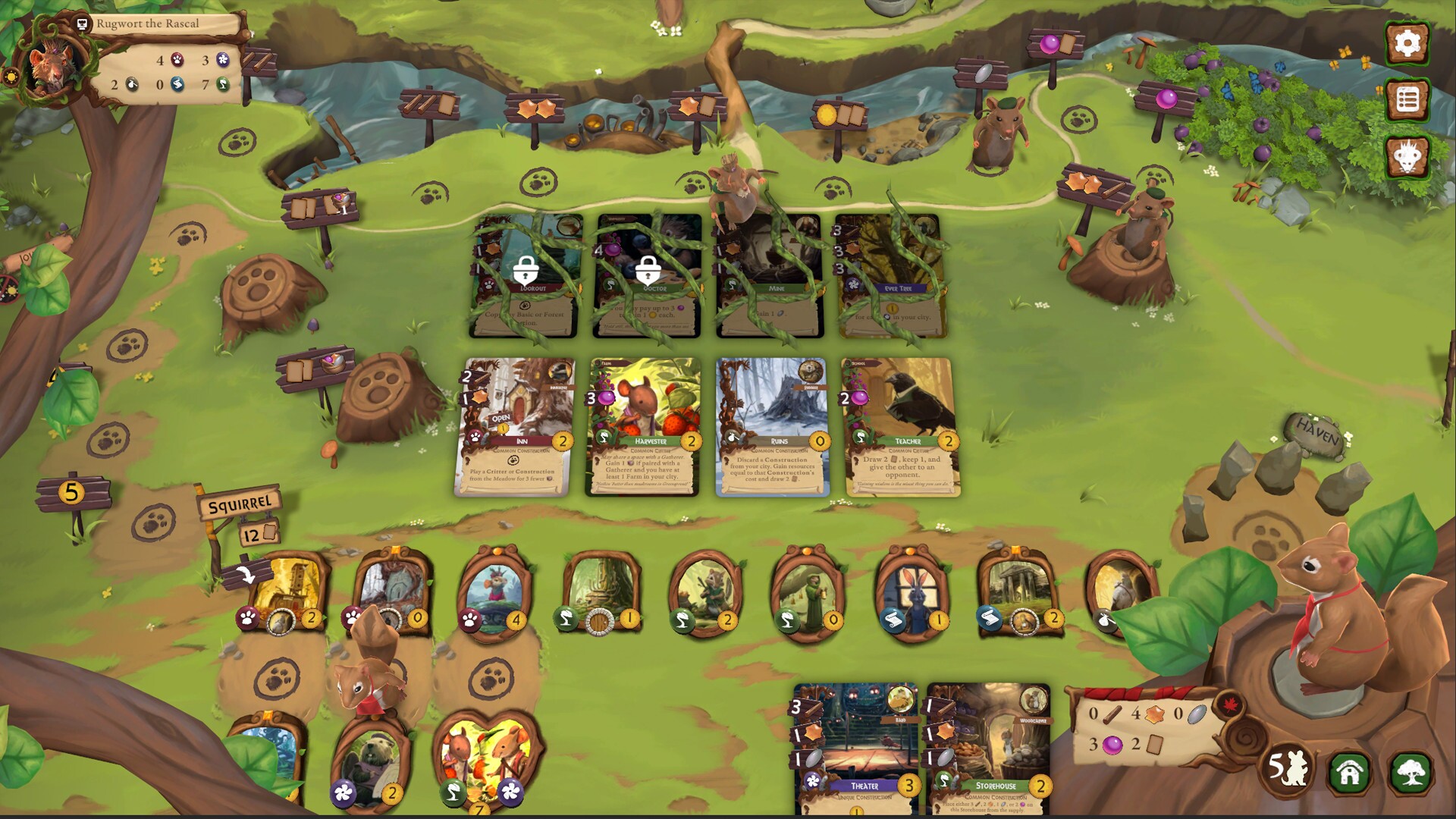The image size is (1456, 819).
Task: Click the sun icon by Rugwort's portrait
Action: (x=11, y=76)
